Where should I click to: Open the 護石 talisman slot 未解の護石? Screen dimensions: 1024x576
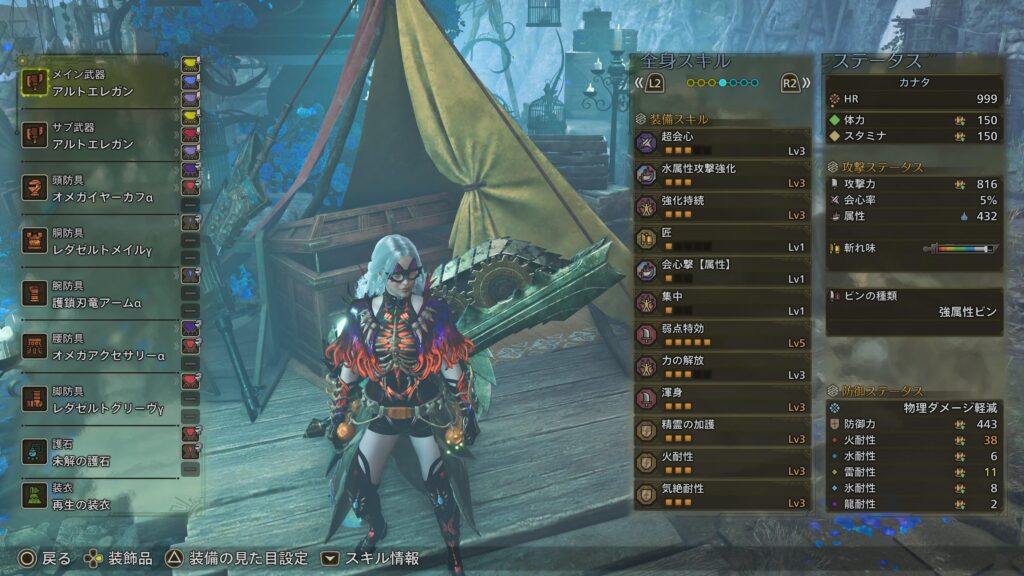[98, 452]
